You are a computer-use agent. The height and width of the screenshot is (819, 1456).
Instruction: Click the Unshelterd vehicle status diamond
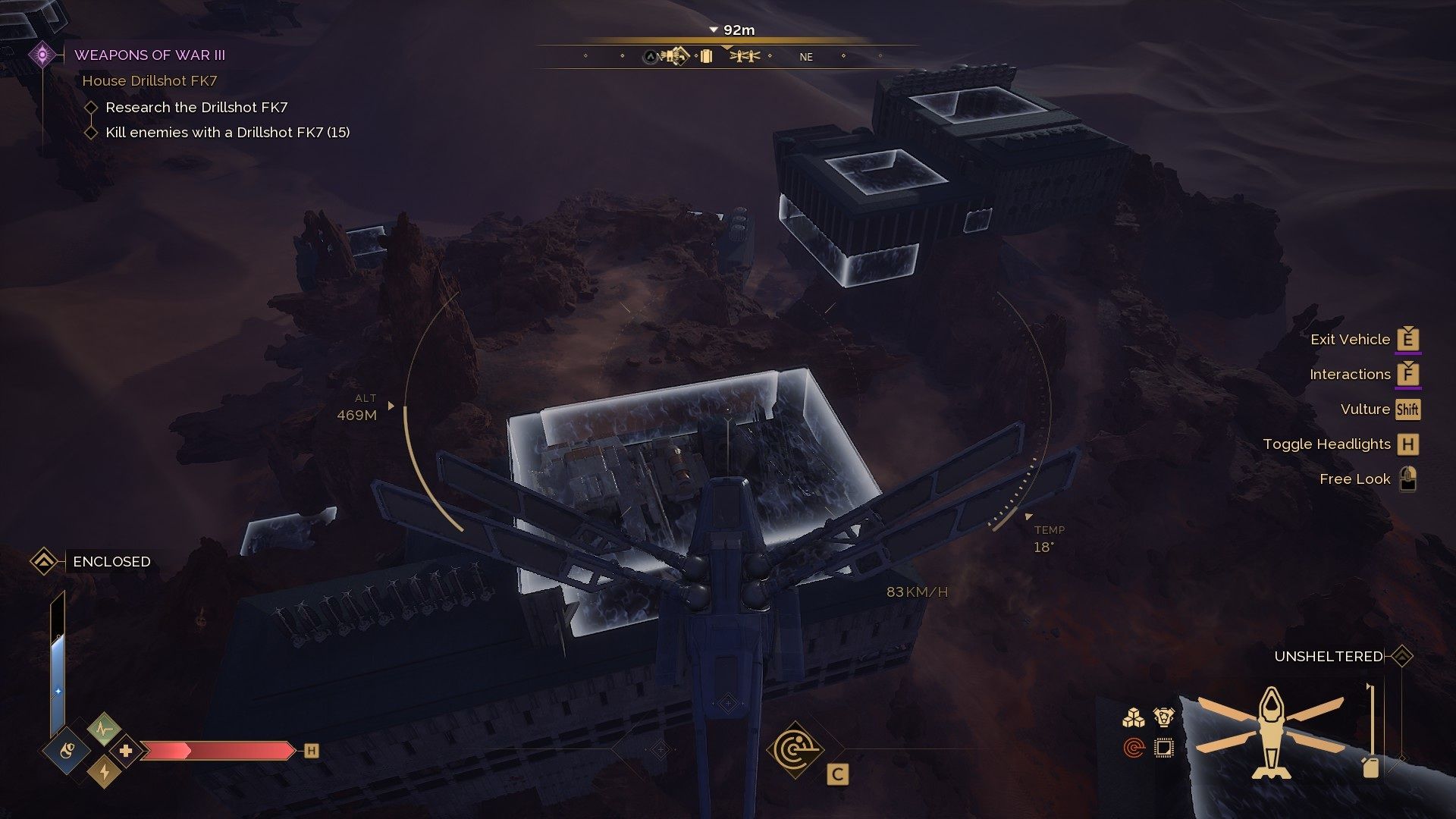(1402, 657)
